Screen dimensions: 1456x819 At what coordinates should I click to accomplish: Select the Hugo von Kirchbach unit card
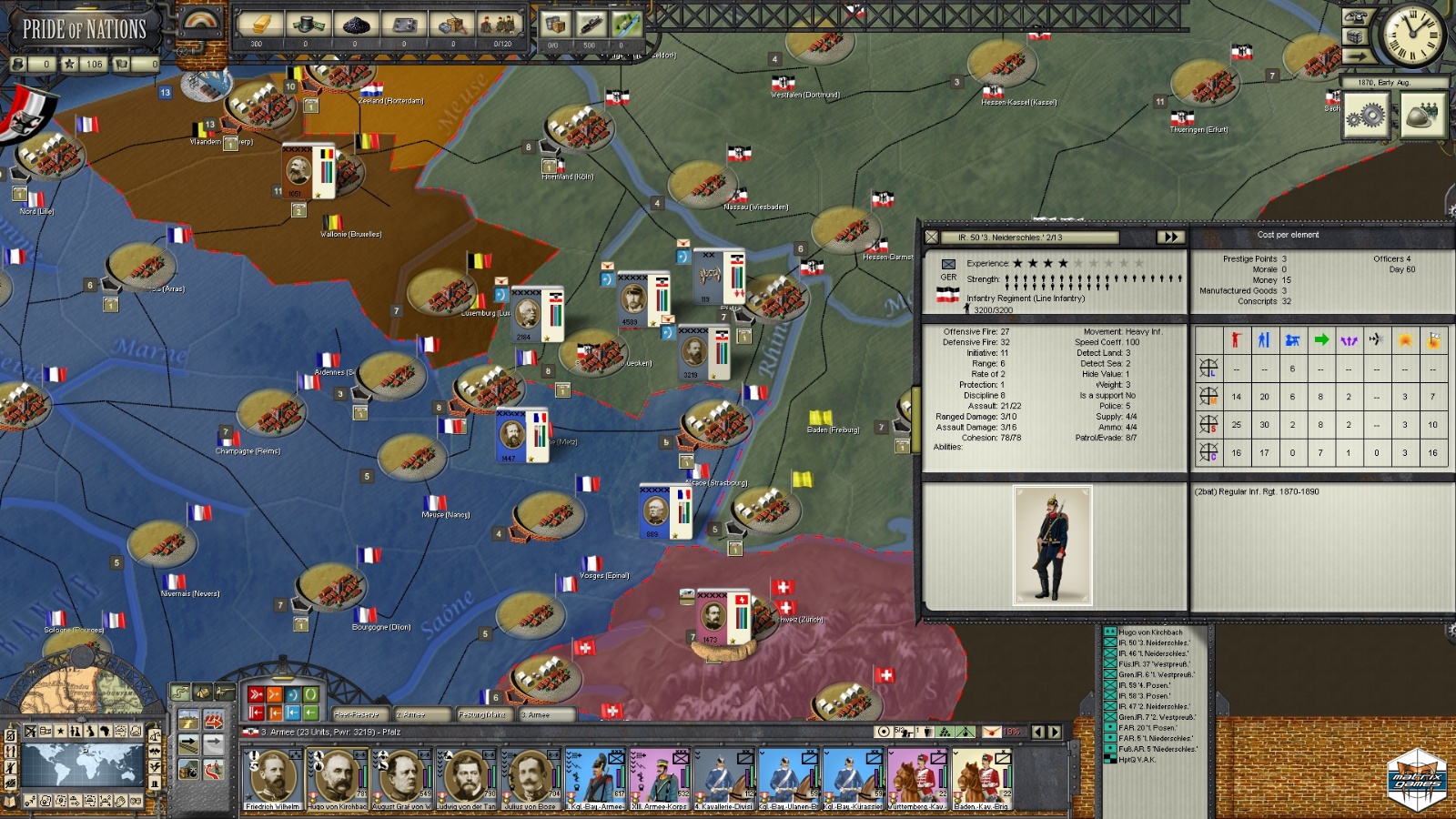(x=337, y=779)
